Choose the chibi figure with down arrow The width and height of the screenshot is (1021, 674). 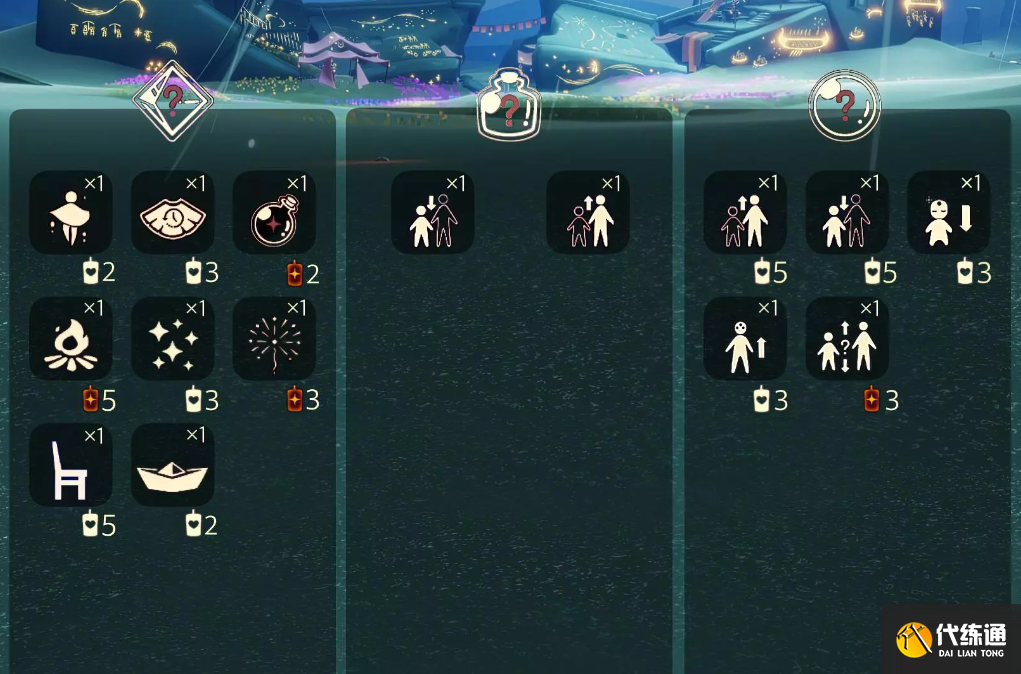pos(949,212)
